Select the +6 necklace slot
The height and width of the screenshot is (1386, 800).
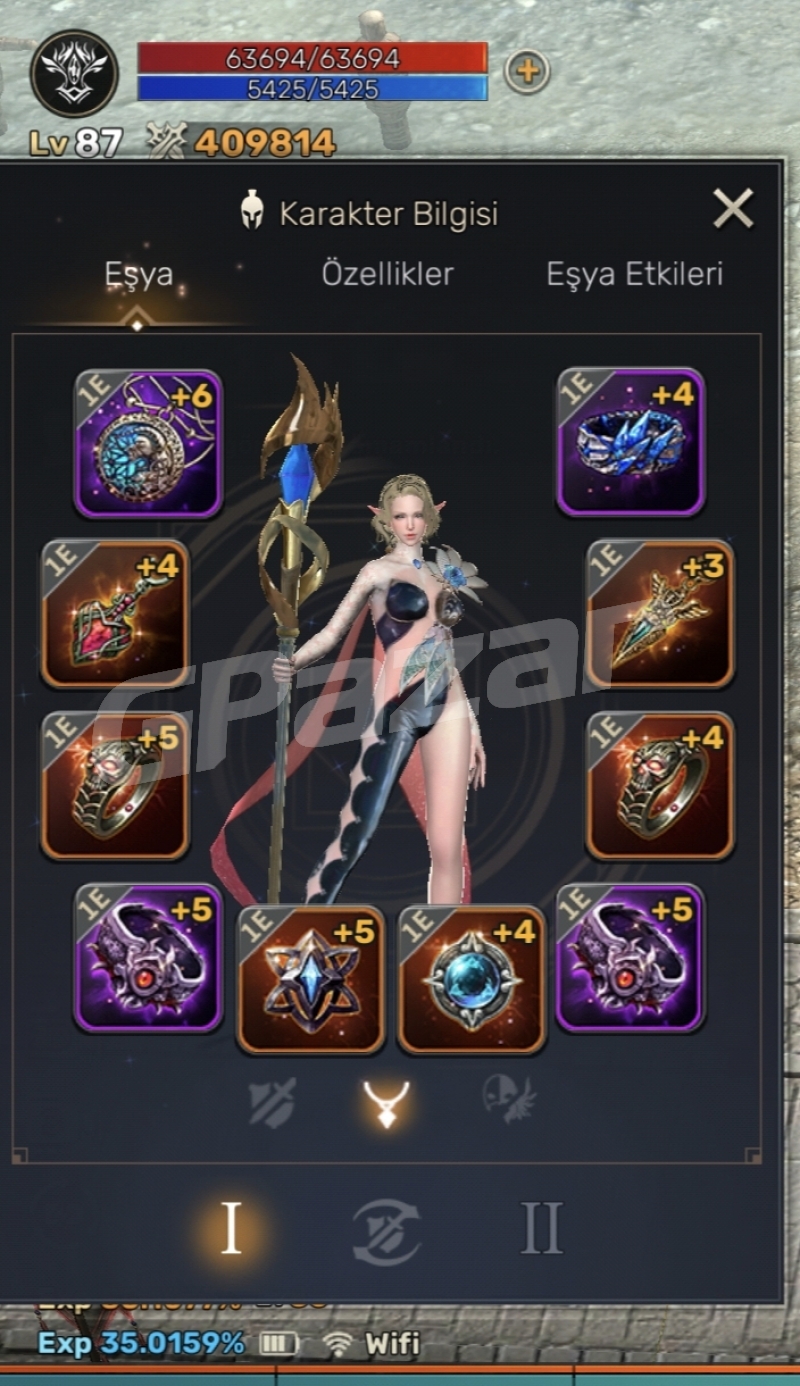pos(148,443)
